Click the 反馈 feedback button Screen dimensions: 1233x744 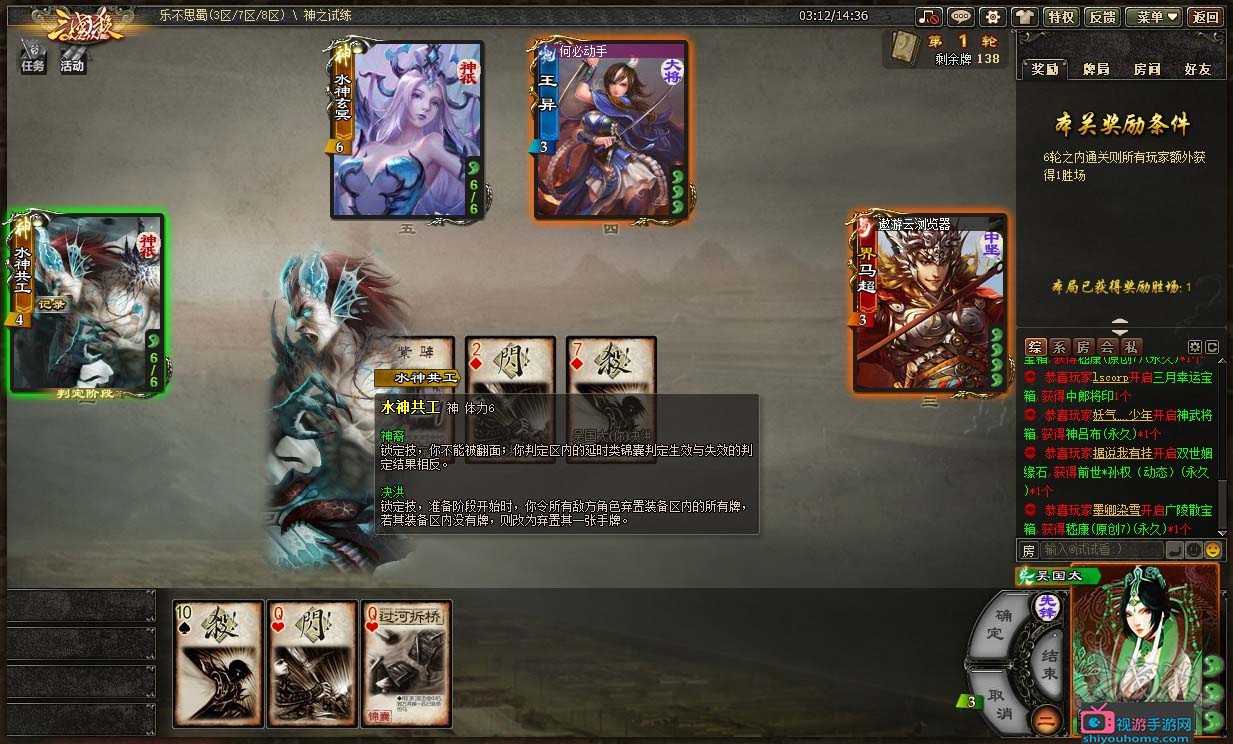click(1102, 17)
